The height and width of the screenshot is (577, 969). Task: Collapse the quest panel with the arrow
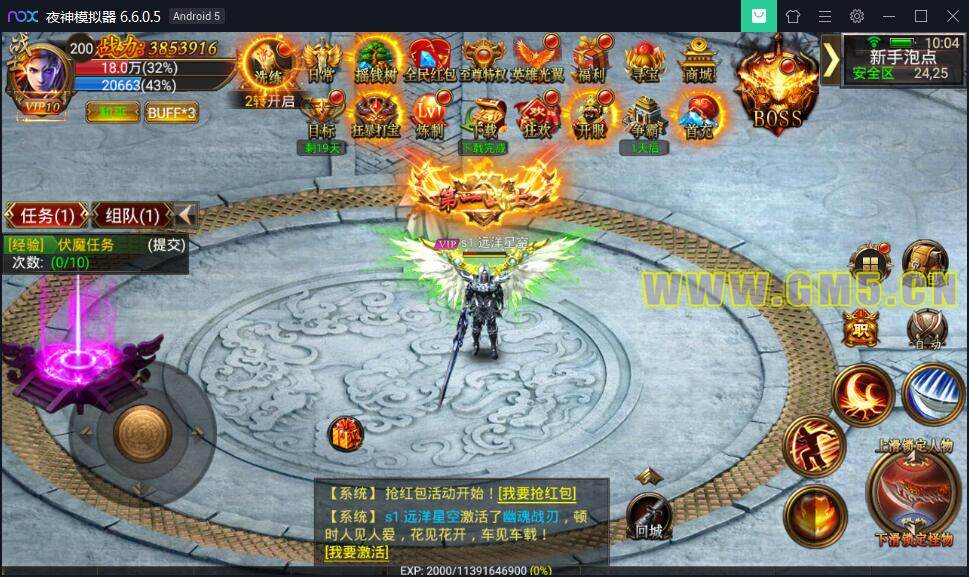click(186, 215)
